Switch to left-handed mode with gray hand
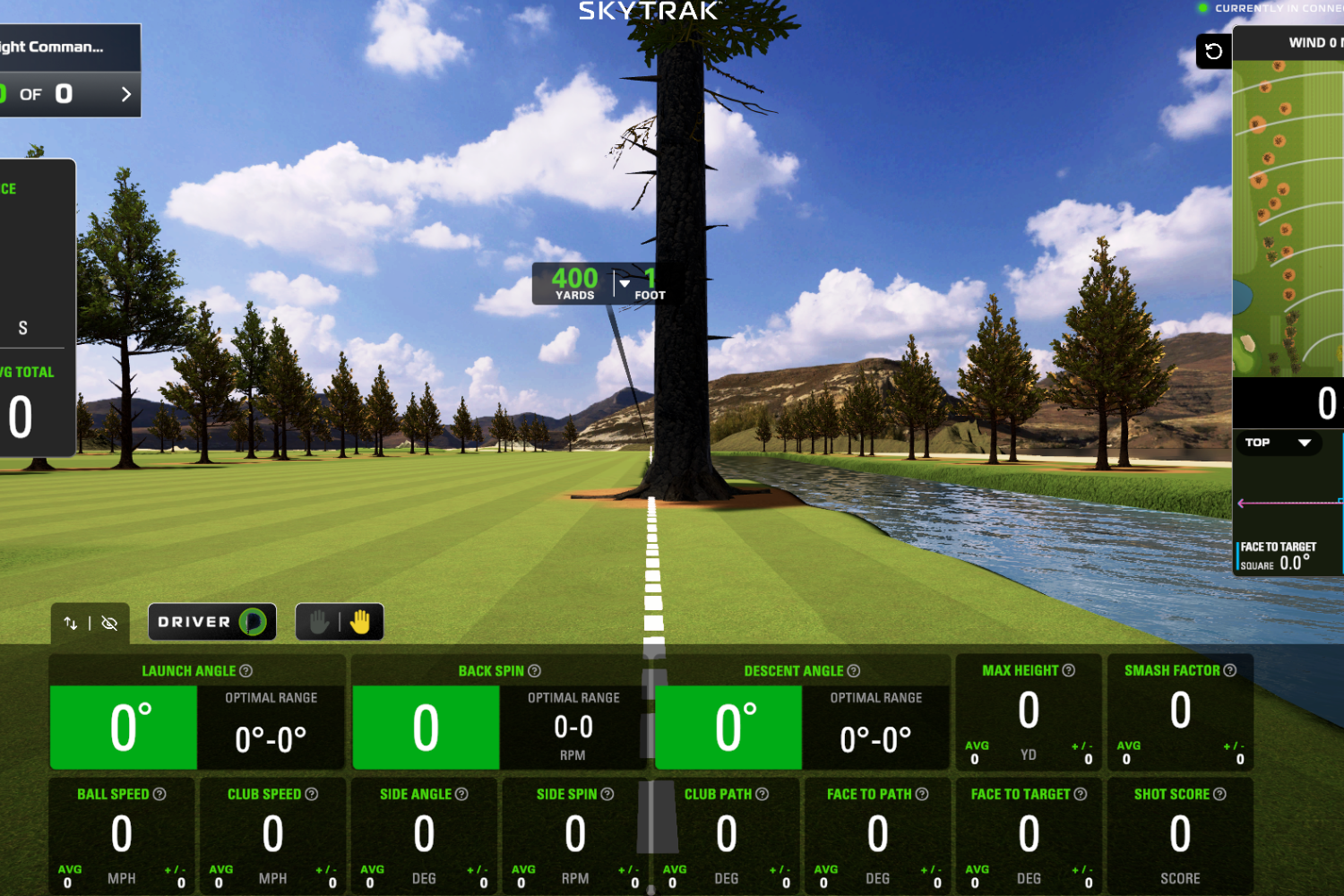1344x896 pixels. (x=320, y=621)
